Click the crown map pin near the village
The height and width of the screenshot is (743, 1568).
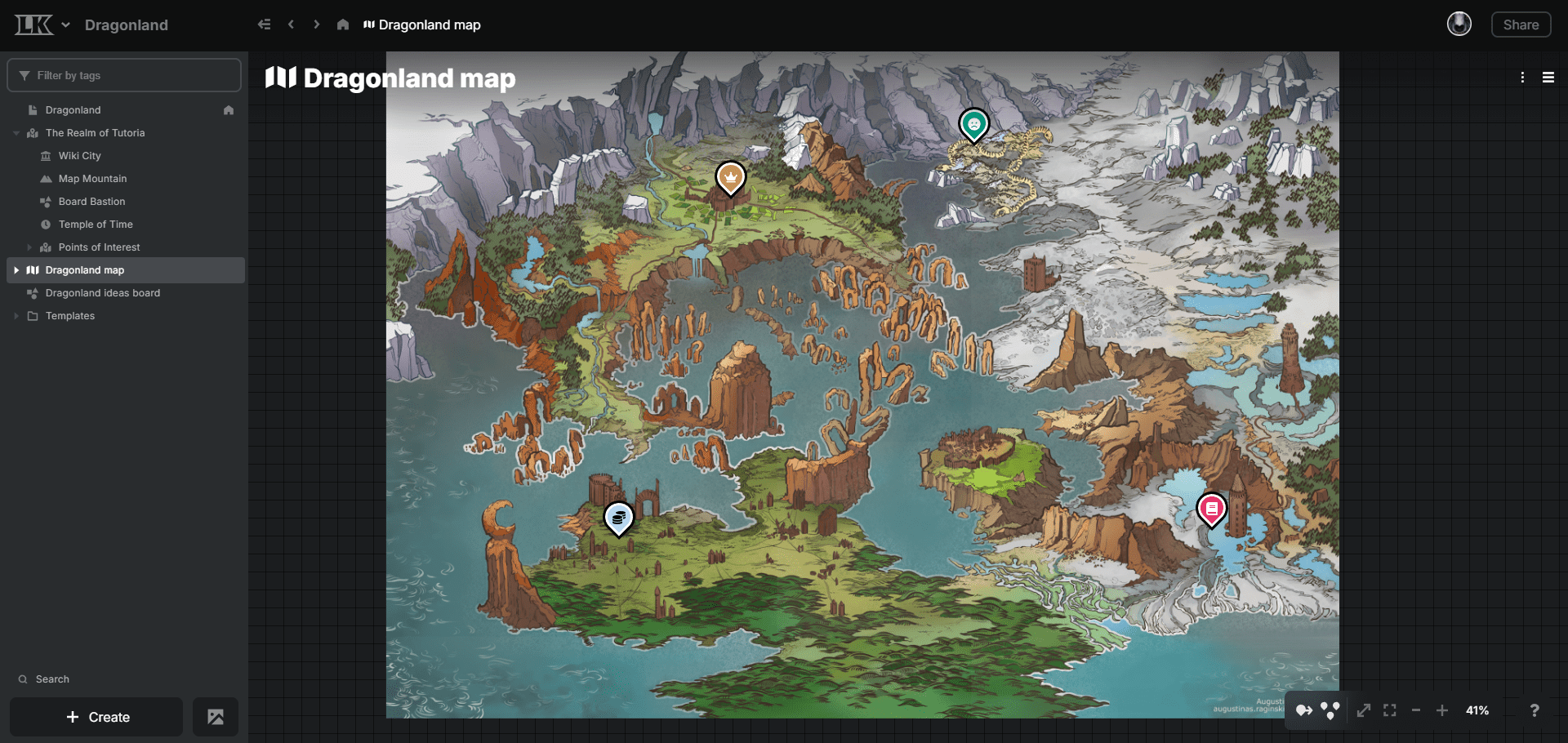[x=729, y=178]
